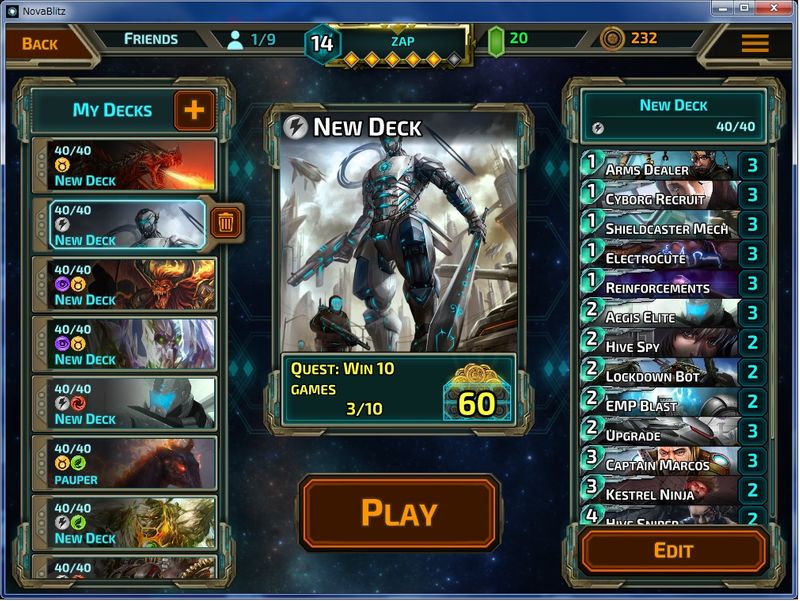
Task: Select the Hive Spy card row
Action: click(x=660, y=343)
